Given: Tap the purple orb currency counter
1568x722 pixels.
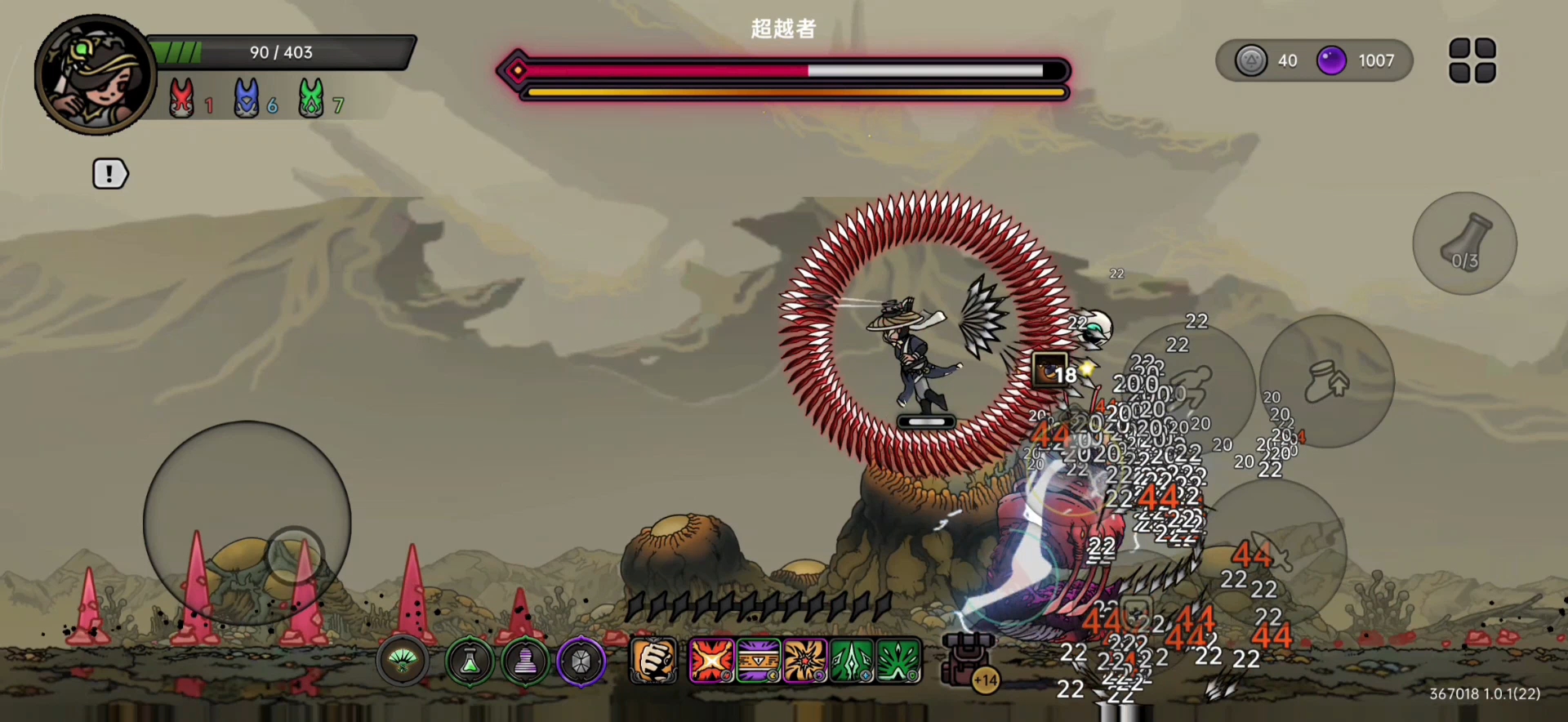Looking at the screenshot, I should (x=1357, y=60).
